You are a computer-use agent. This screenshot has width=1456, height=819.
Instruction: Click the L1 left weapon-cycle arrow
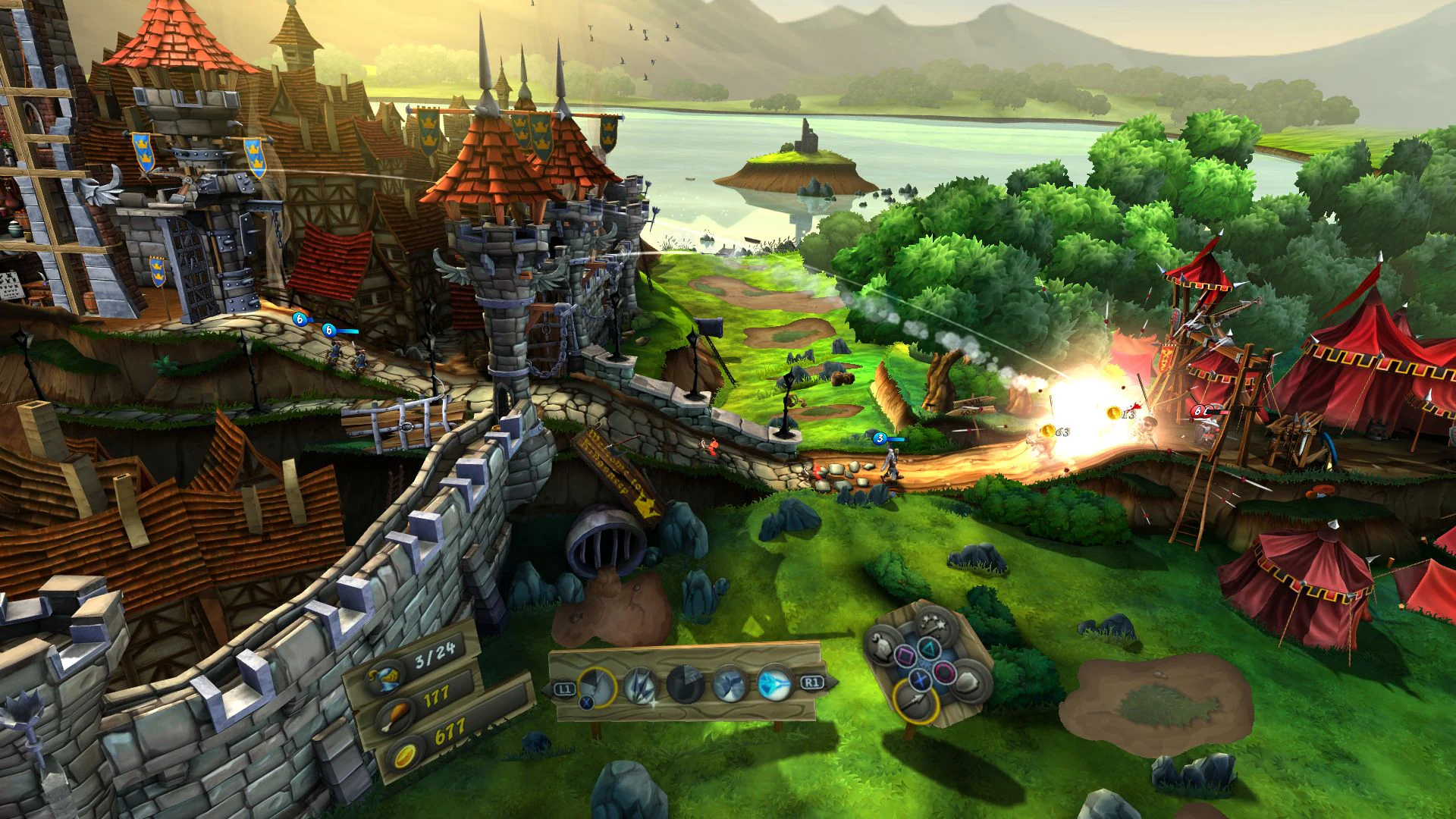pos(565,689)
